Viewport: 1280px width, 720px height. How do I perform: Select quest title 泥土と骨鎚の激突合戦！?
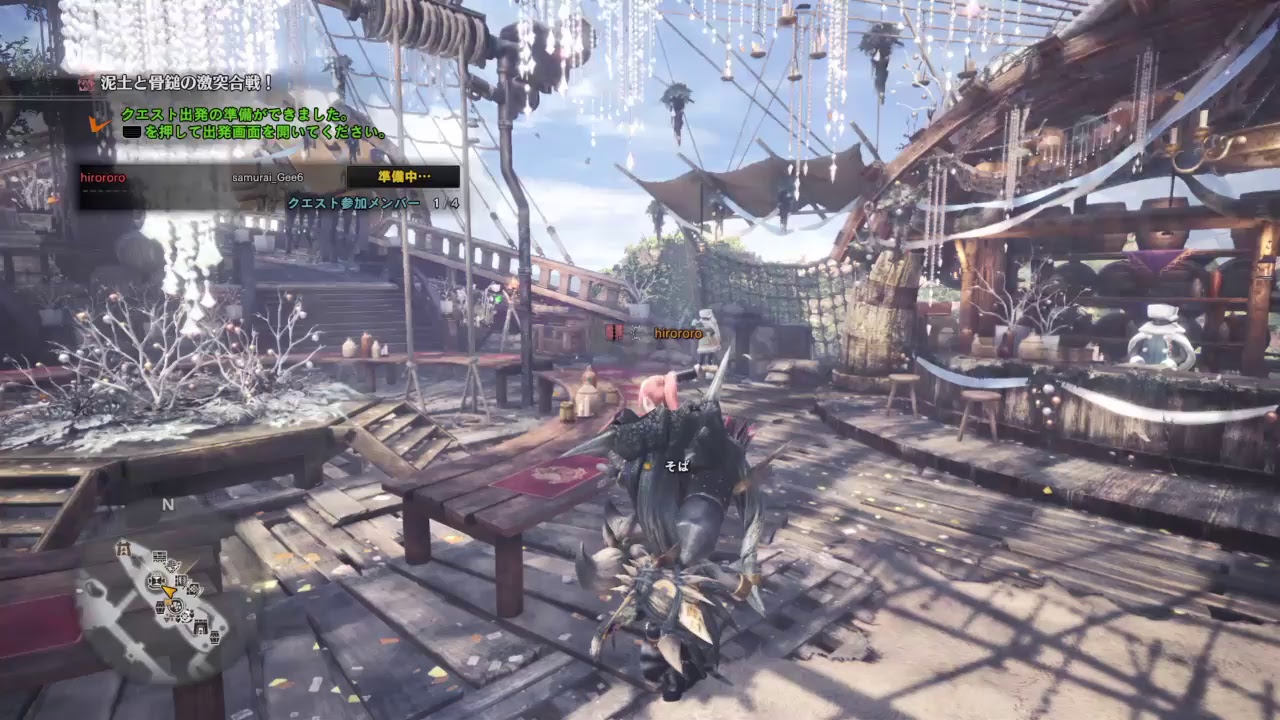coord(186,84)
